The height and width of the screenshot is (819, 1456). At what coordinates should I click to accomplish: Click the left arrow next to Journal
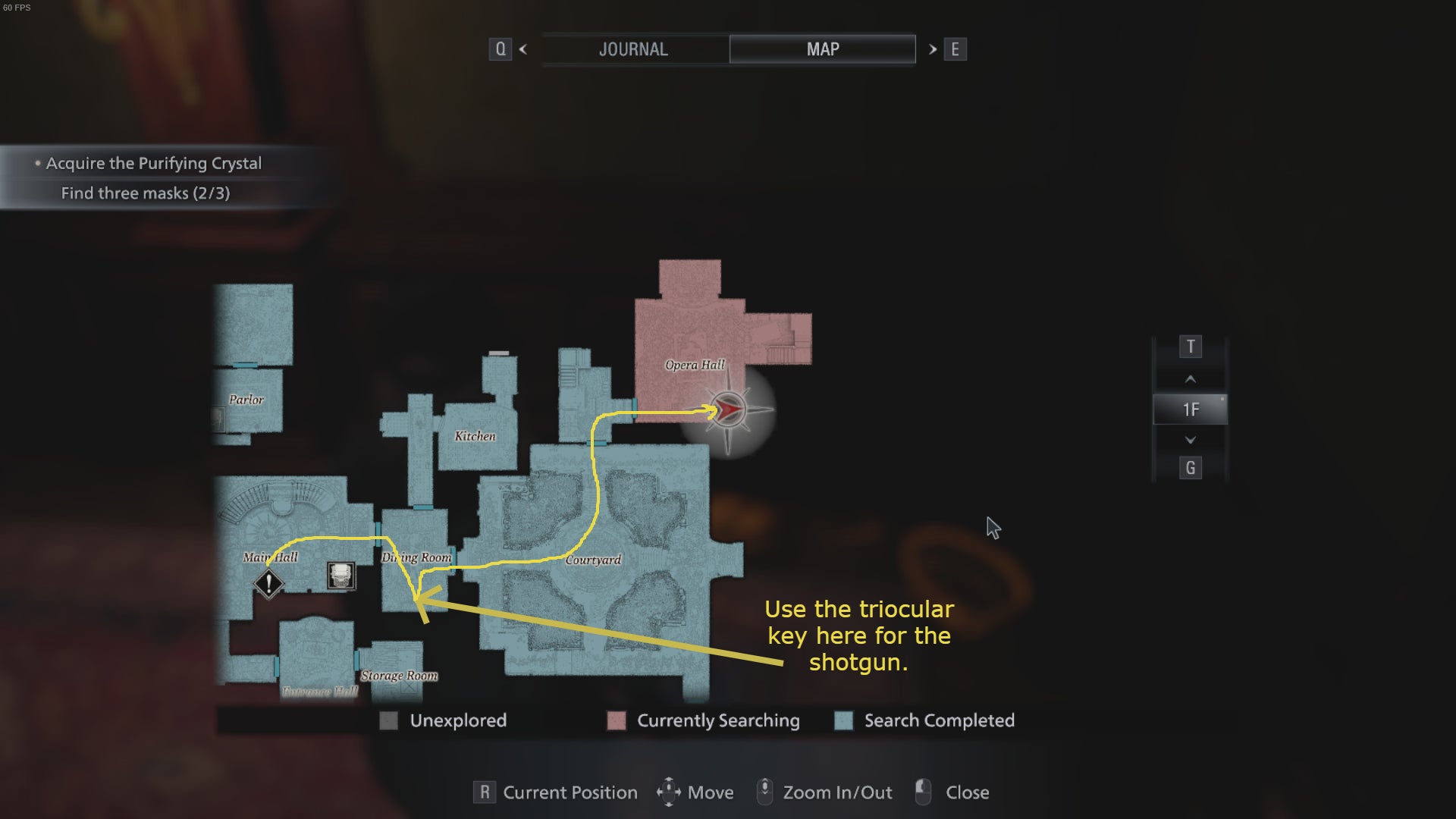[x=522, y=49]
